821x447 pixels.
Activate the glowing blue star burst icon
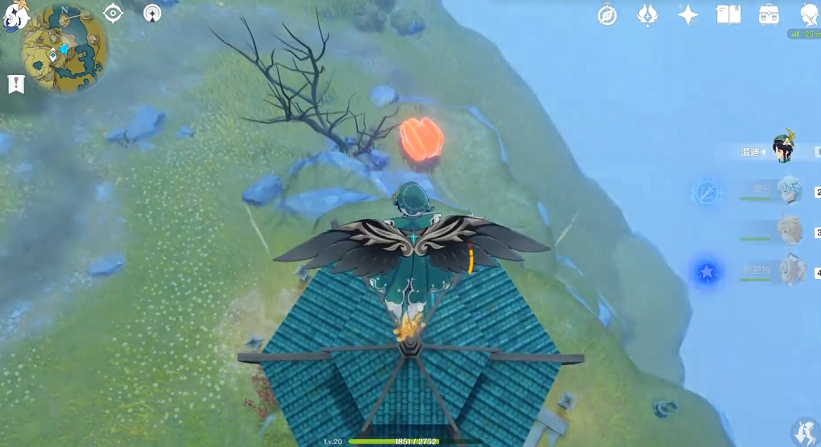pyautogui.click(x=707, y=271)
